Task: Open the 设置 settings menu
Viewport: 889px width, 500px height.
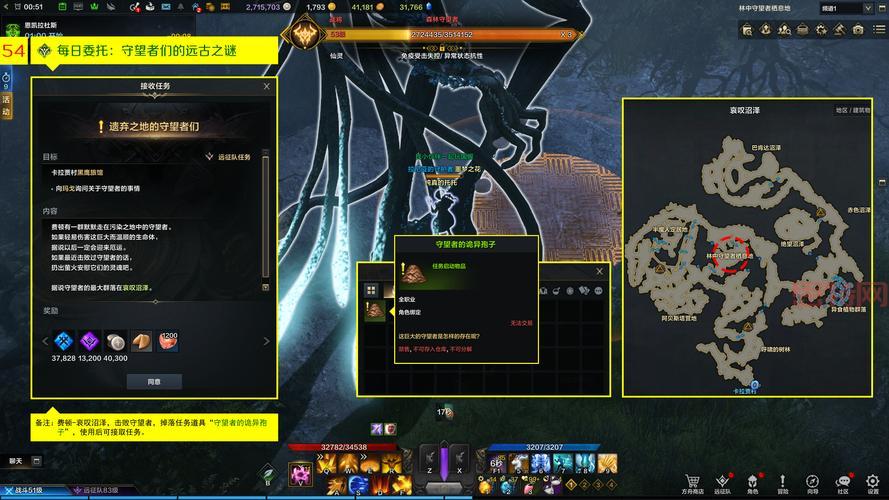Action: click(872, 483)
